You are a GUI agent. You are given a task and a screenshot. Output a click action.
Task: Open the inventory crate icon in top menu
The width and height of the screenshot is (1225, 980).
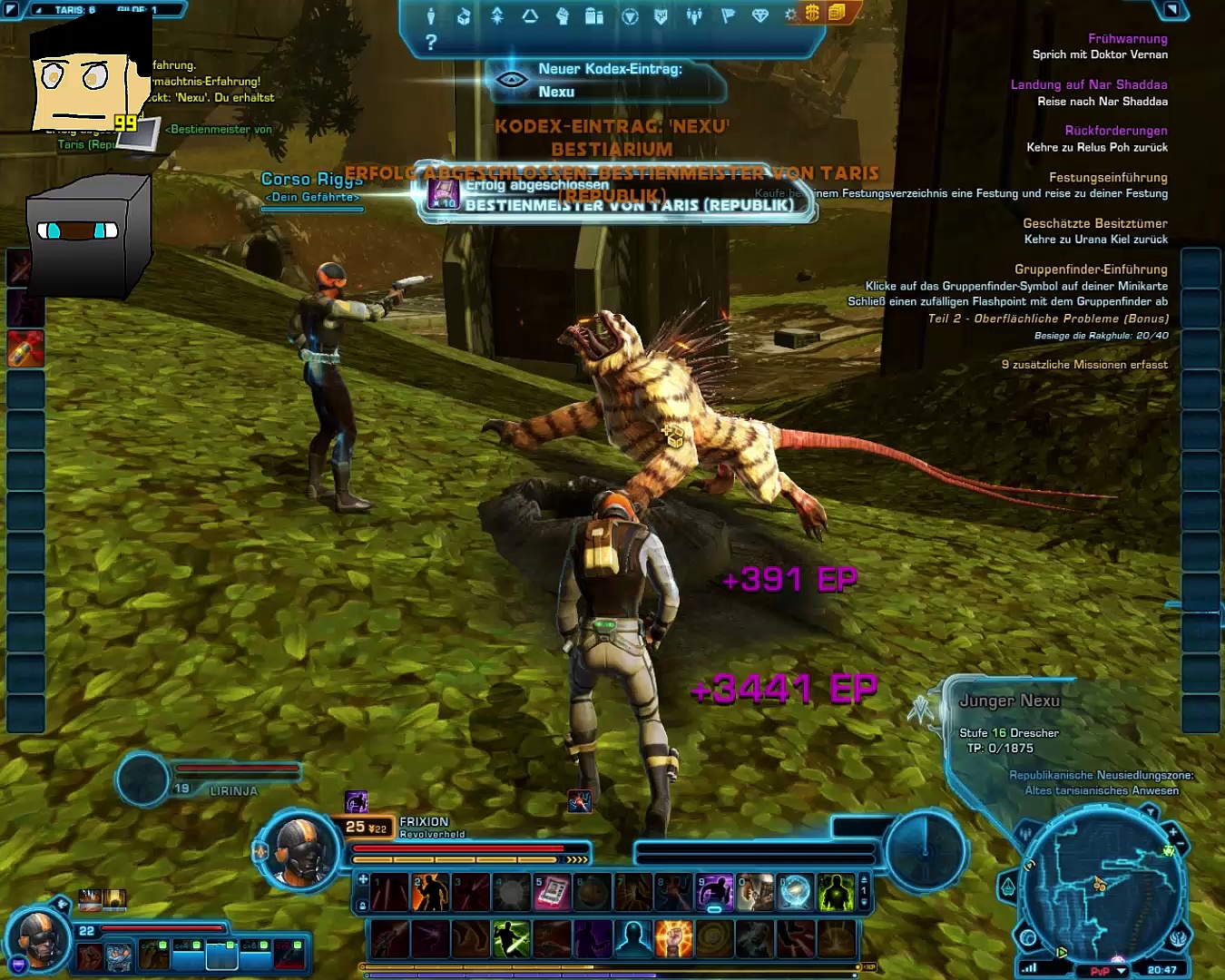(x=464, y=15)
